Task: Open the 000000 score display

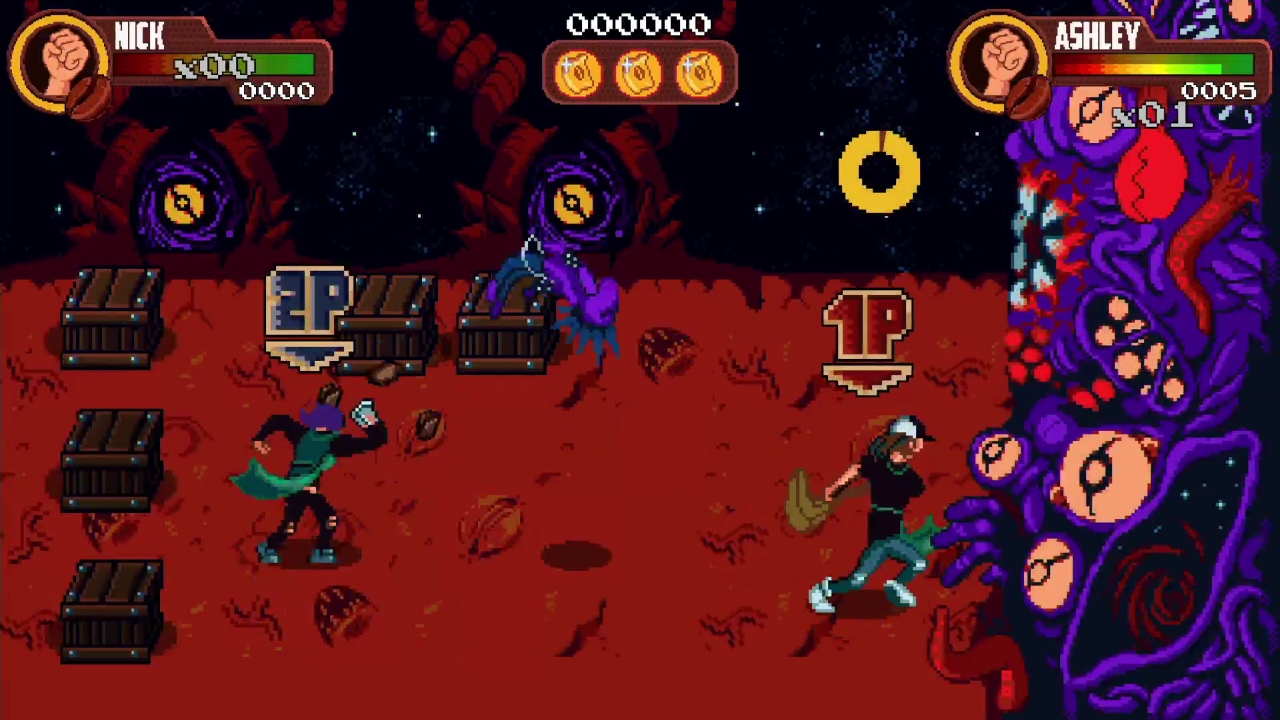Action: [640, 24]
